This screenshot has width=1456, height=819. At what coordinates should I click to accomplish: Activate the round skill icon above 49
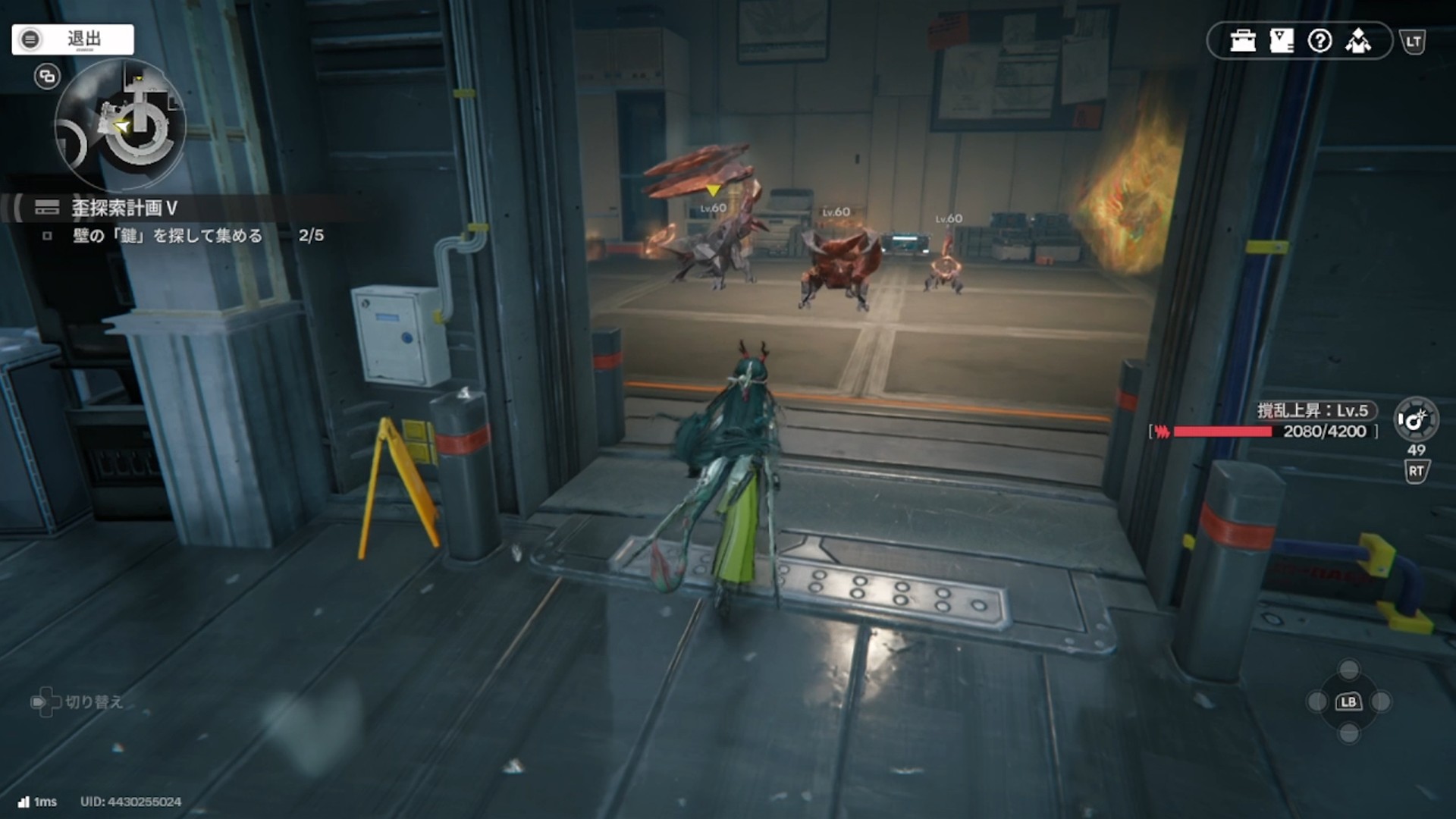(1415, 419)
